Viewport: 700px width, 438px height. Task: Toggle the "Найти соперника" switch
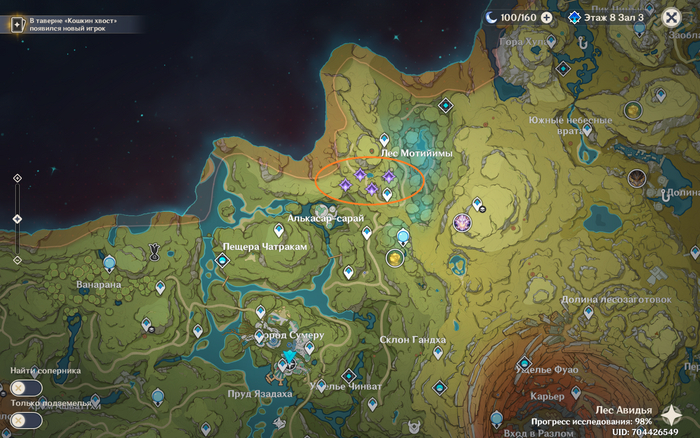[26, 388]
